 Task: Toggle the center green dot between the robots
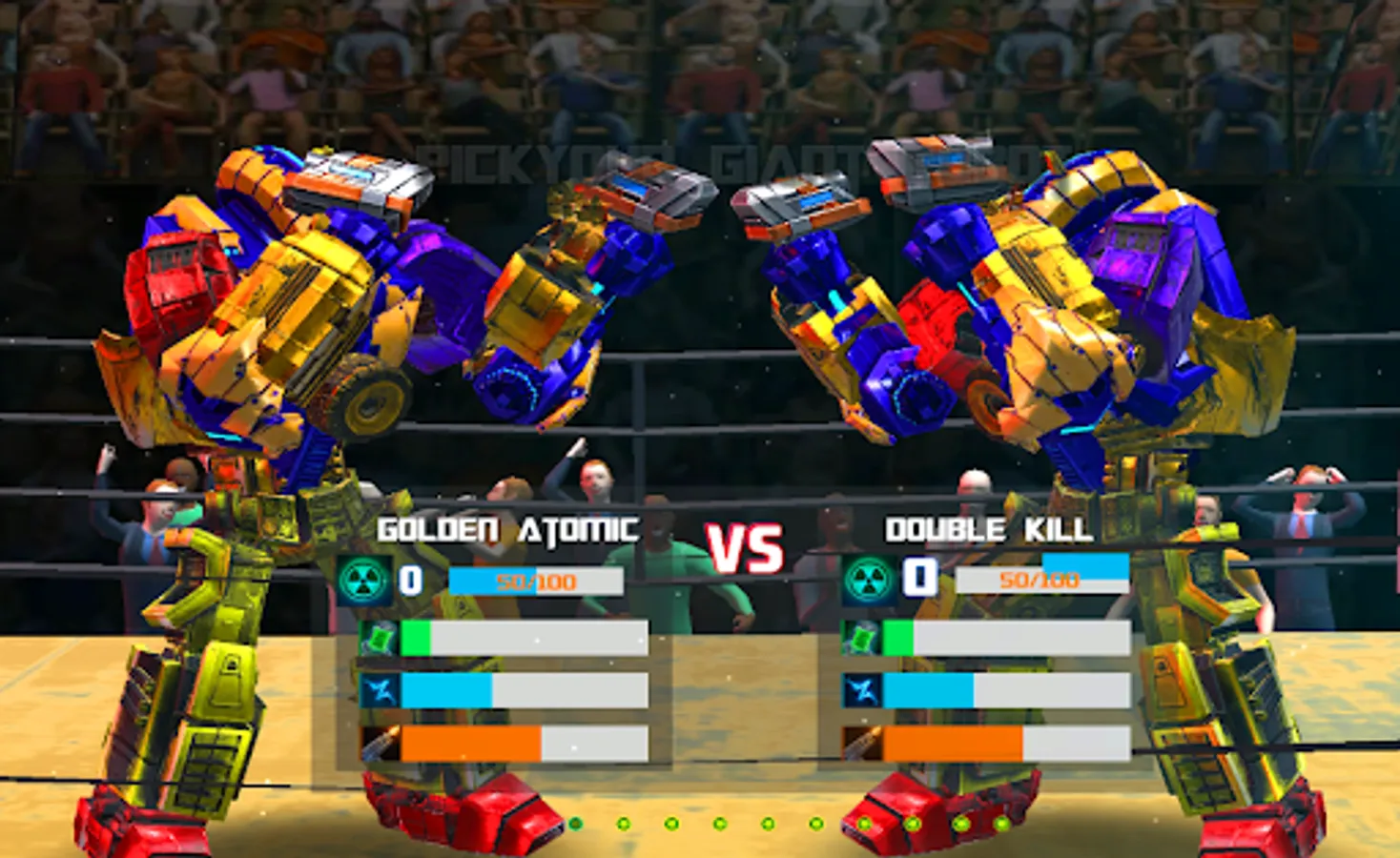pos(771,821)
